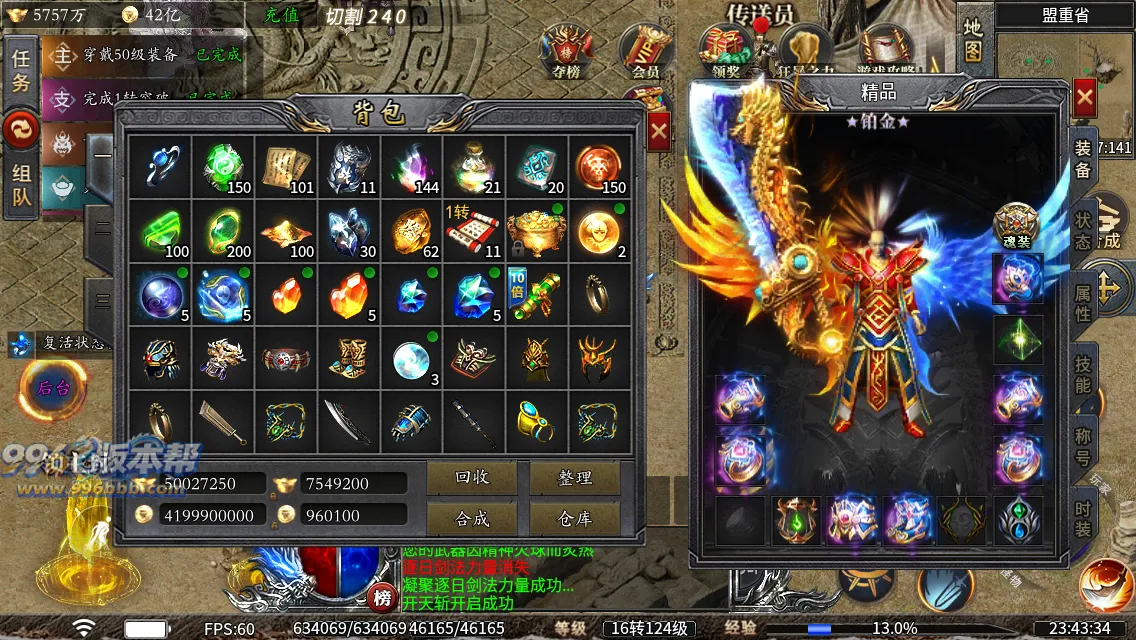Select the 称号 title tab
Screen dimensions: 1136x640
1083,445
